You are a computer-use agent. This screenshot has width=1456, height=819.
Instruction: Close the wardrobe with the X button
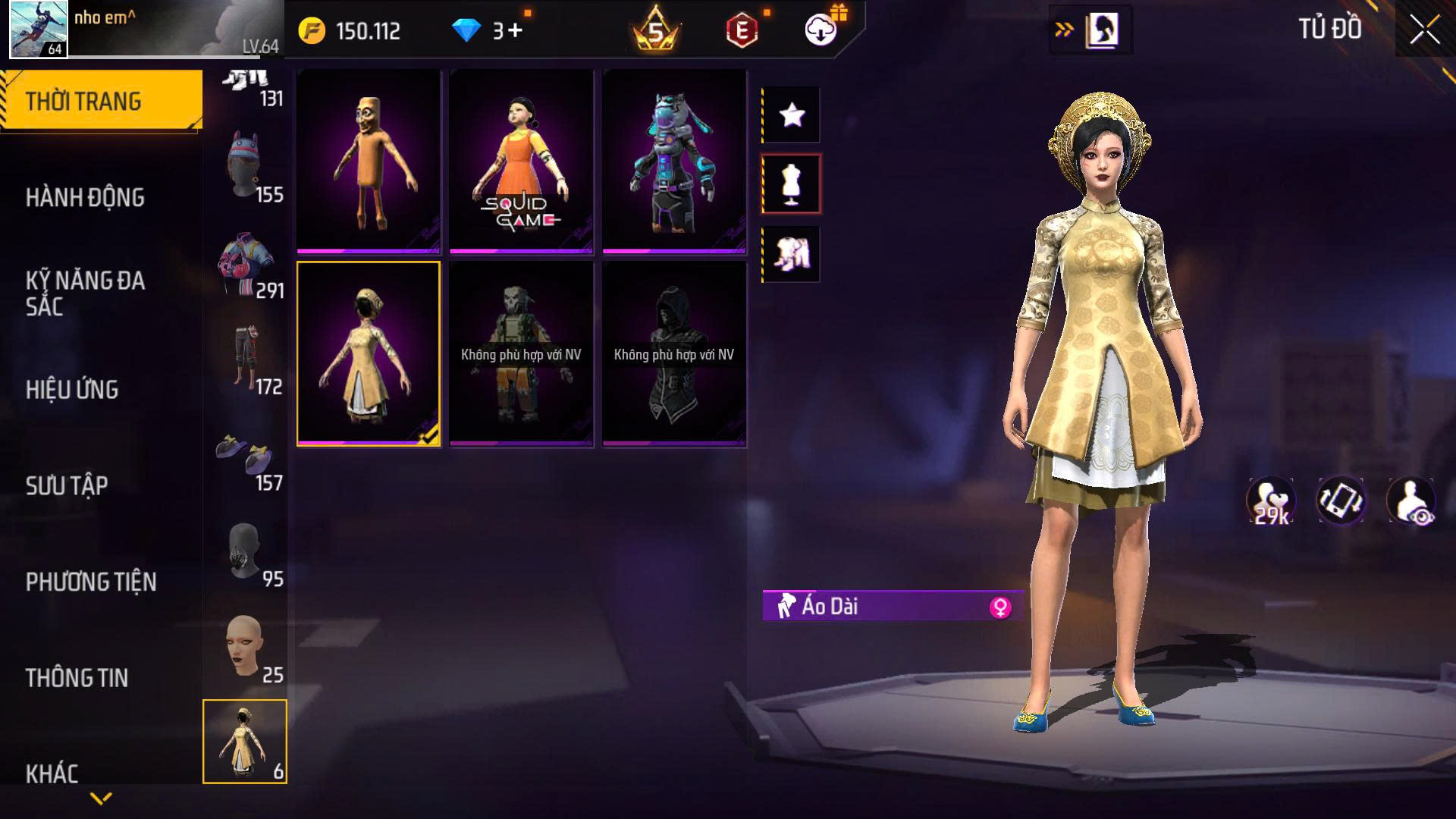[1424, 31]
